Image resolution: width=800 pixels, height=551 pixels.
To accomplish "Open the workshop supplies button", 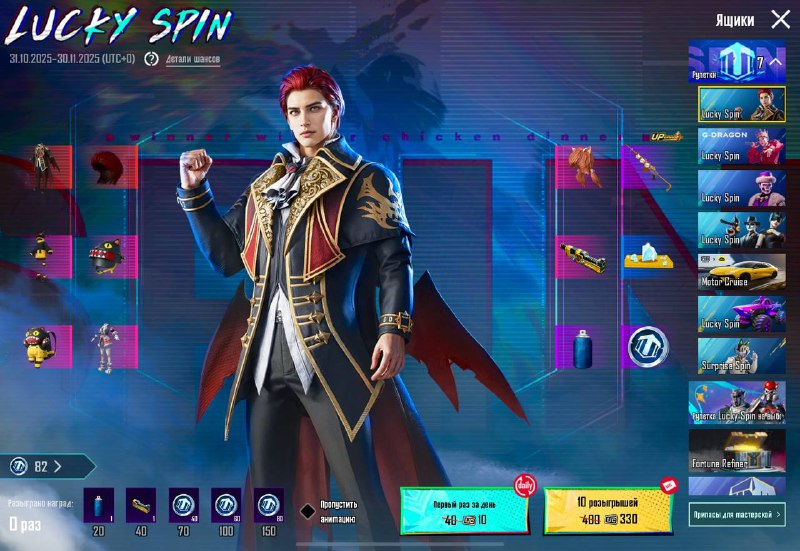I will (x=737, y=514).
